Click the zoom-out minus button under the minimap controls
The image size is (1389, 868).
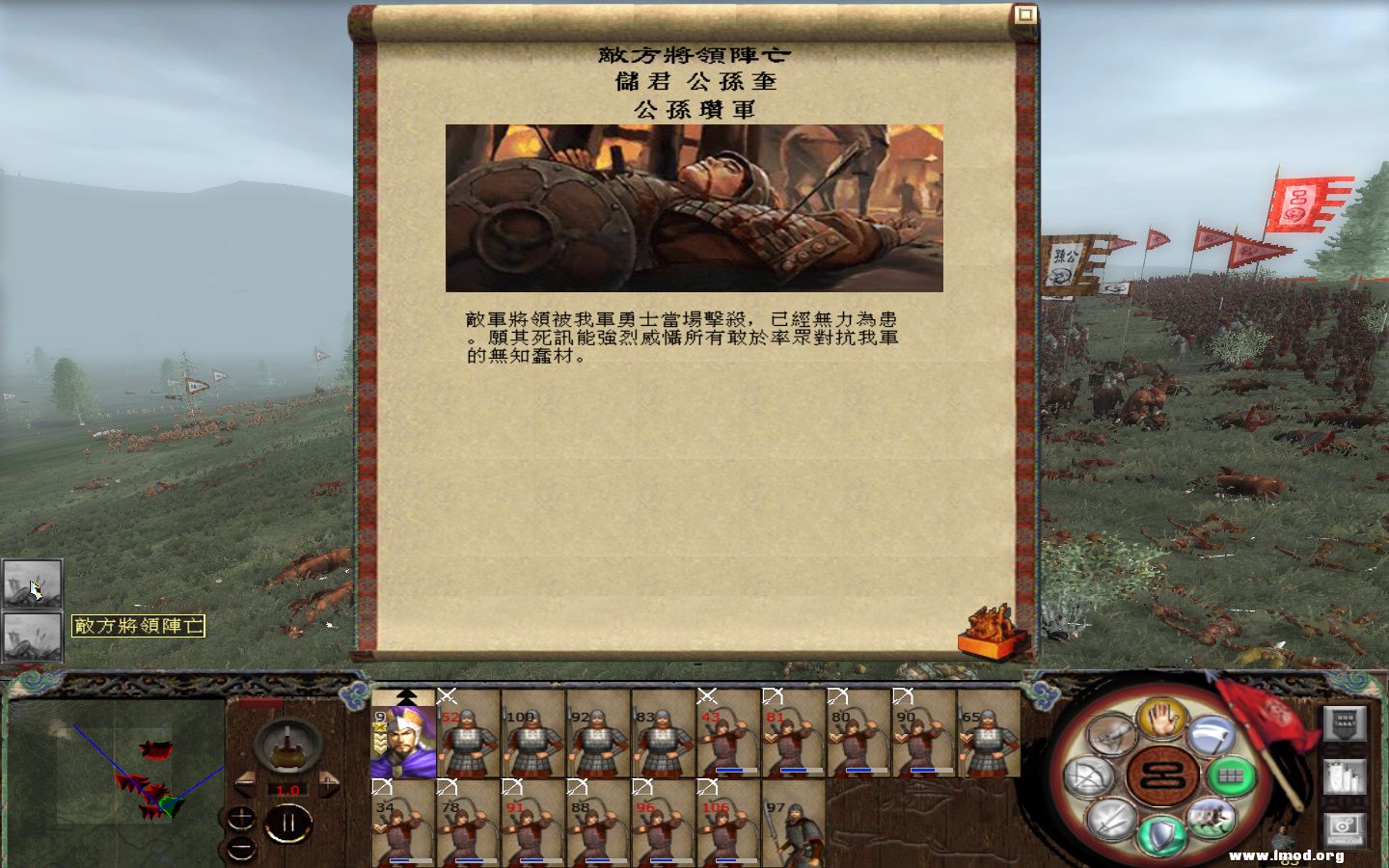(x=240, y=849)
